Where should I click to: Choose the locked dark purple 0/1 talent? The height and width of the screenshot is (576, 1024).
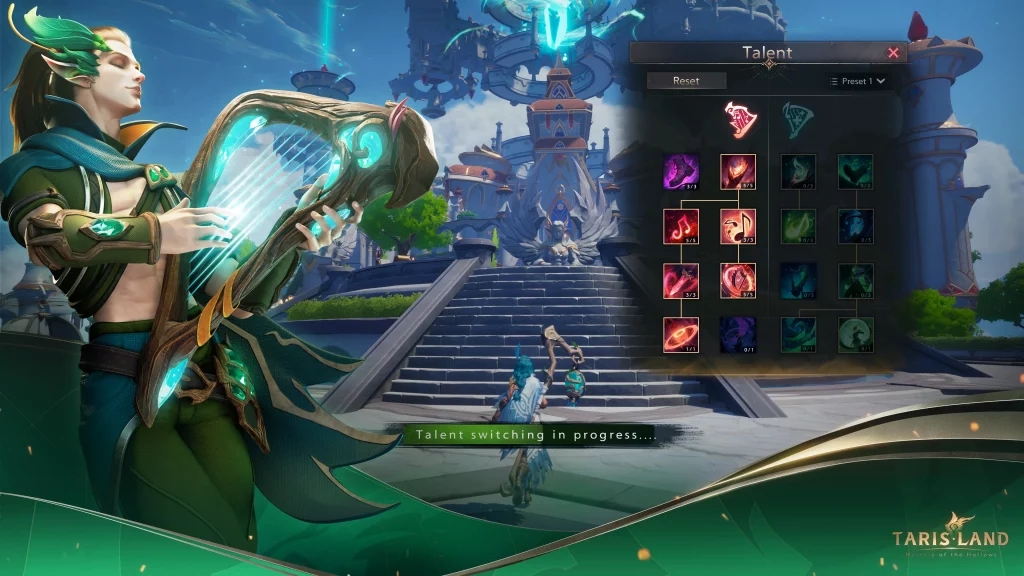tap(738, 335)
